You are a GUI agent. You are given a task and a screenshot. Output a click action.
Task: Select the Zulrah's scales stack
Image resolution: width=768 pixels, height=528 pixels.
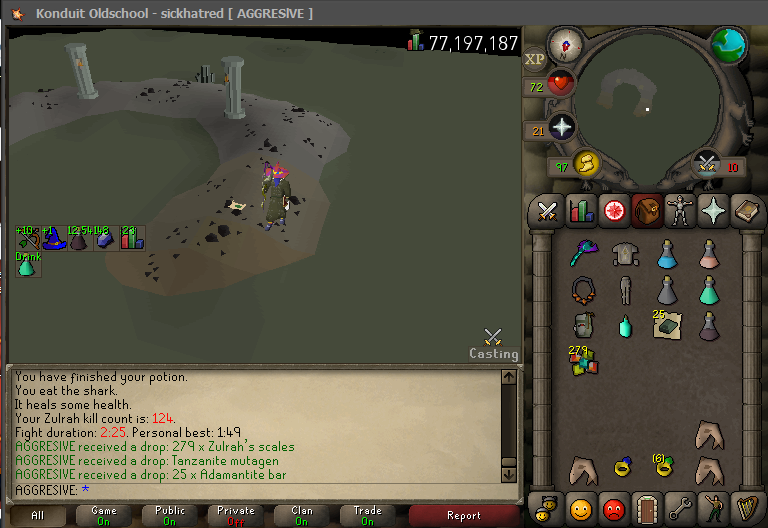[582, 360]
